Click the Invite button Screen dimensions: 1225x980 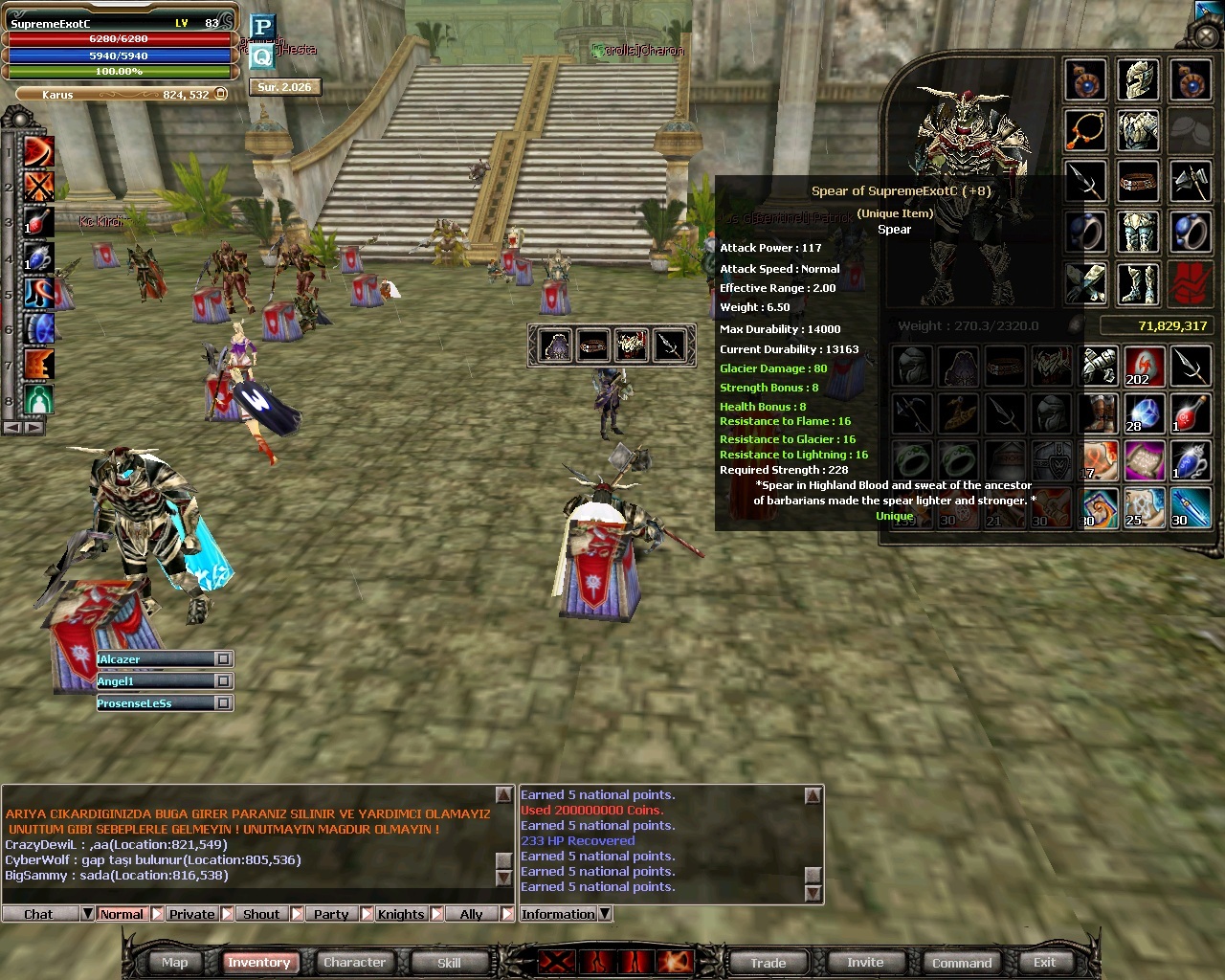[x=865, y=963]
